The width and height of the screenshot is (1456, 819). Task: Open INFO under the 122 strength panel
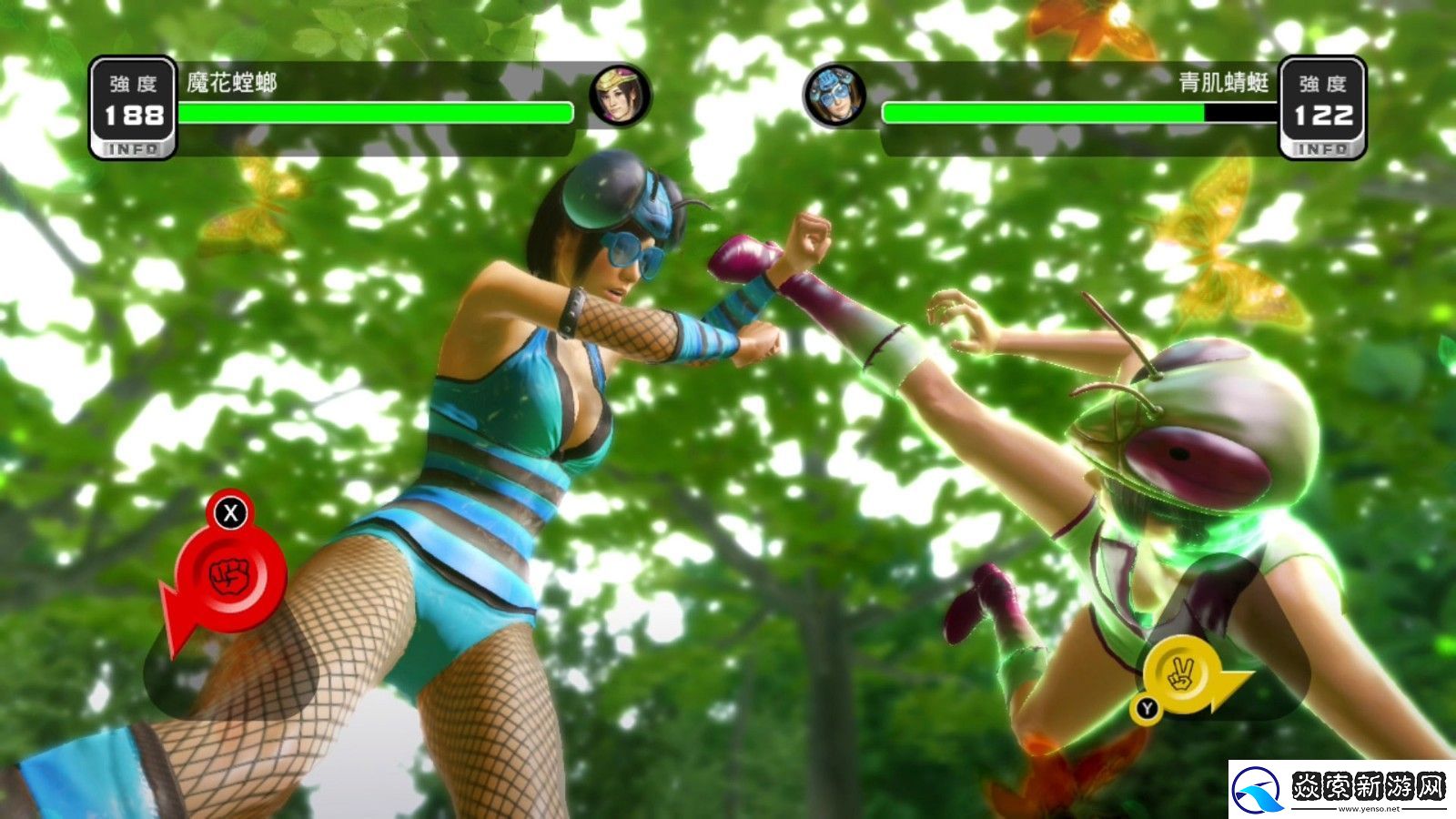pyautogui.click(x=1322, y=149)
